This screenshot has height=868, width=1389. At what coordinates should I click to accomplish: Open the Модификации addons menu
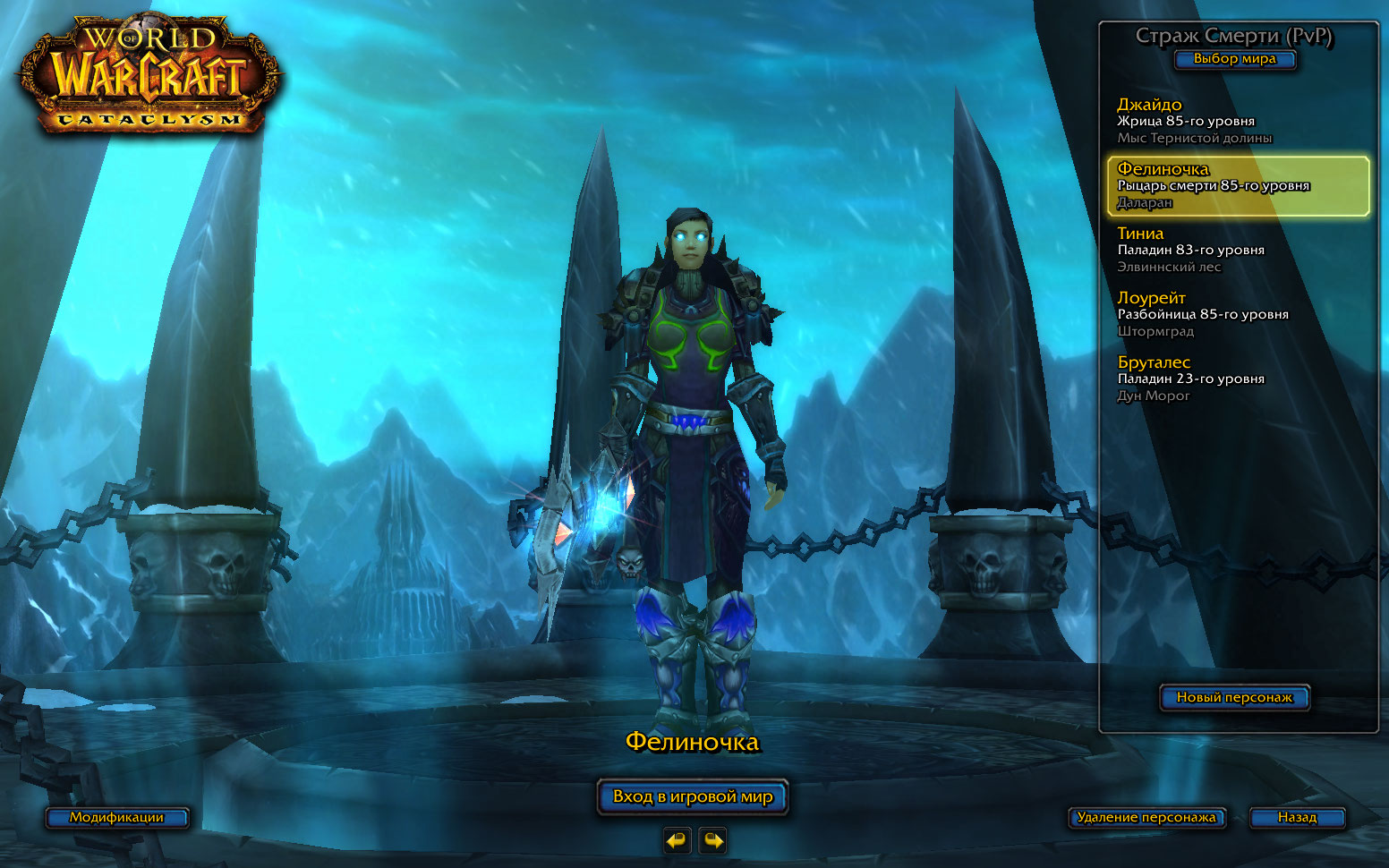pos(117,817)
